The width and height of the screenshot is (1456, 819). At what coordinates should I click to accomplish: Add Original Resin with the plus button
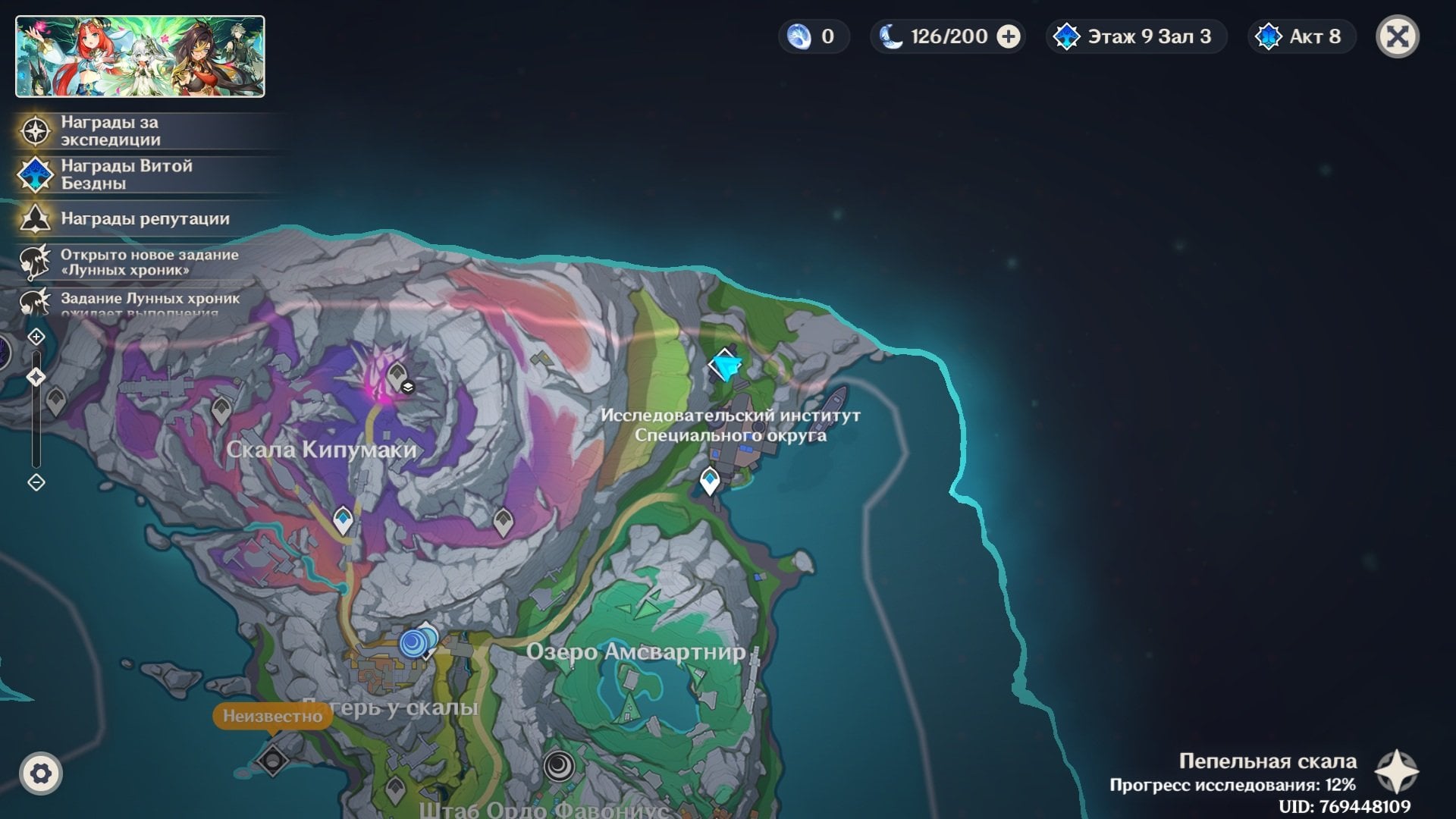click(1008, 36)
